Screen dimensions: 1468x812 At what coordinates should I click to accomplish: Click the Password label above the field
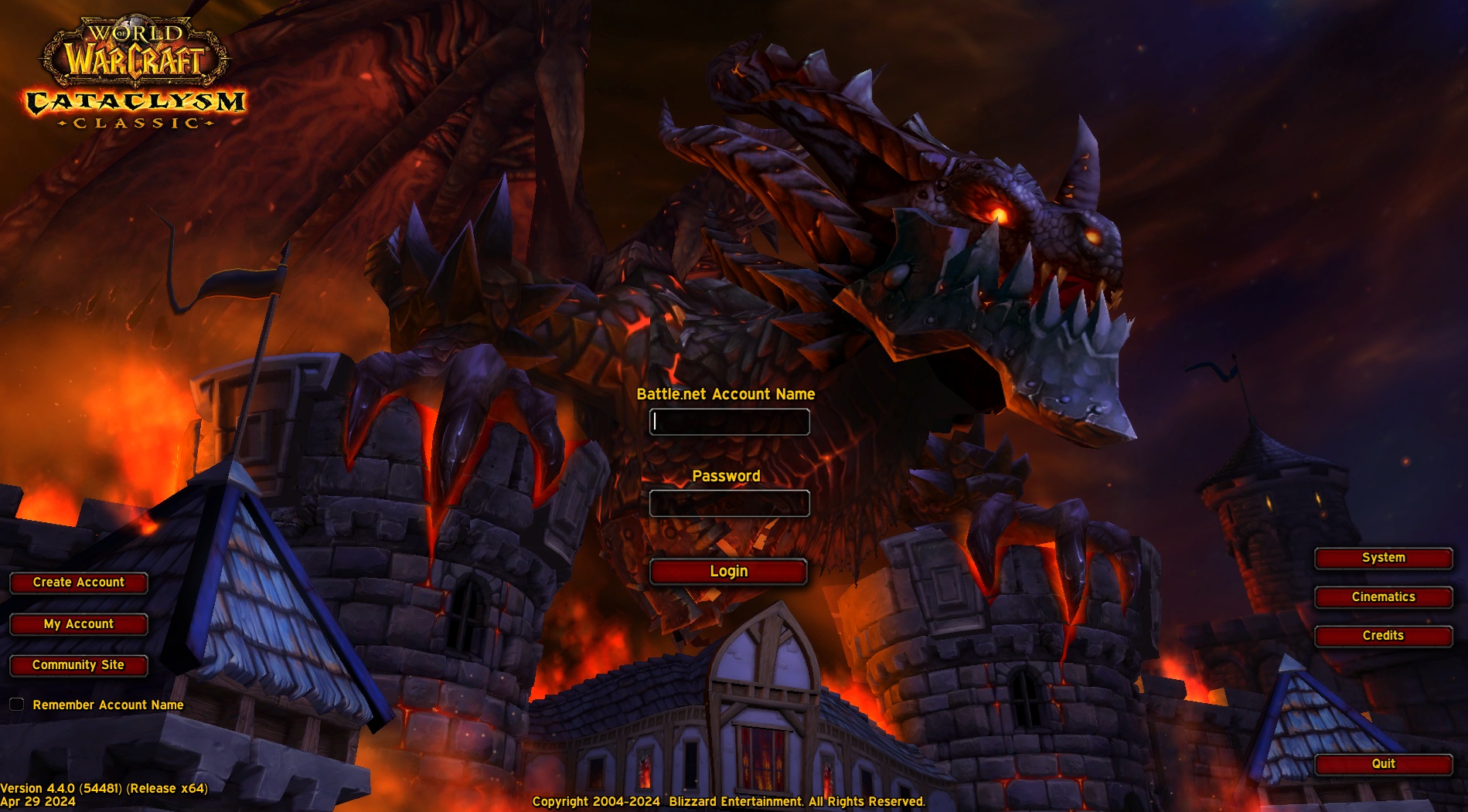tap(727, 476)
